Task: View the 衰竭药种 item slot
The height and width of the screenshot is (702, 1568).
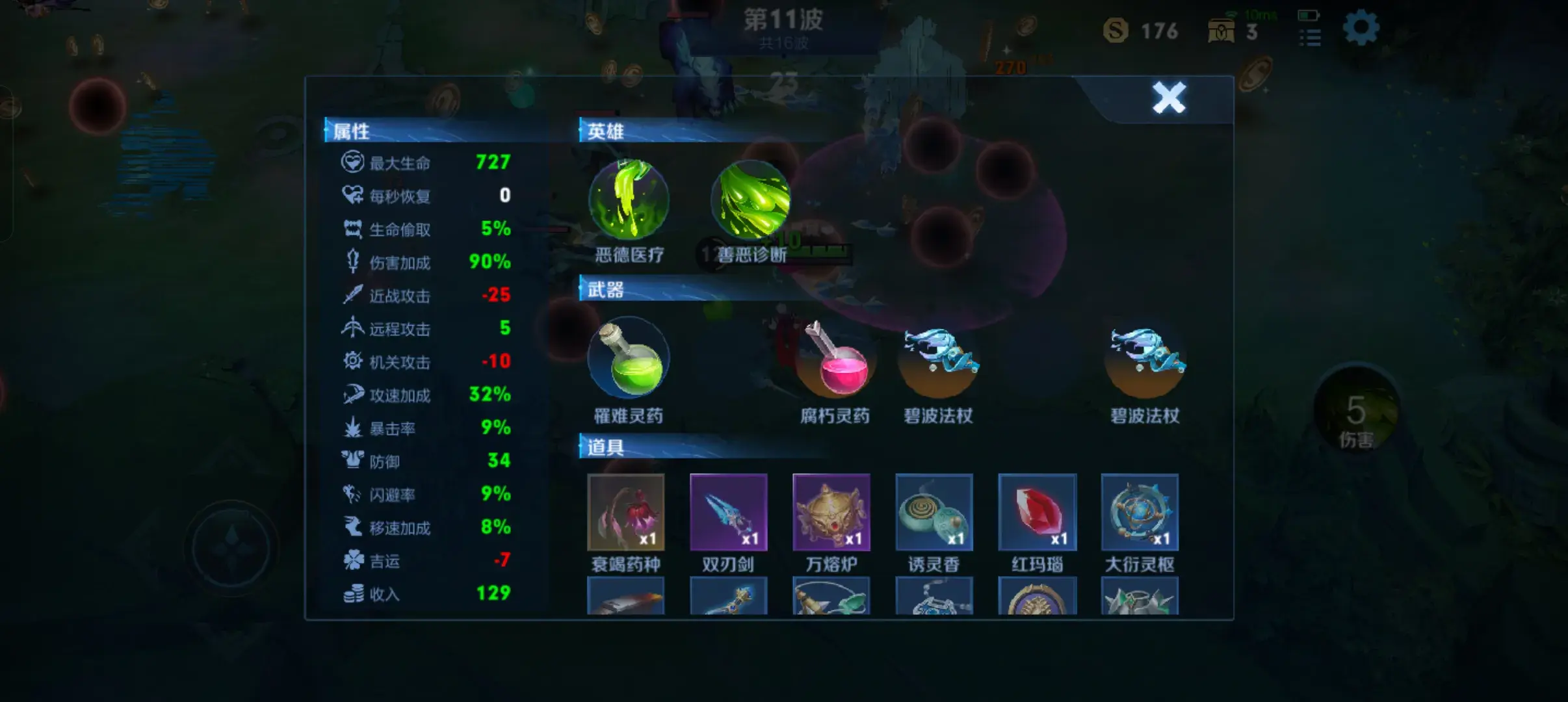Action: coord(626,512)
